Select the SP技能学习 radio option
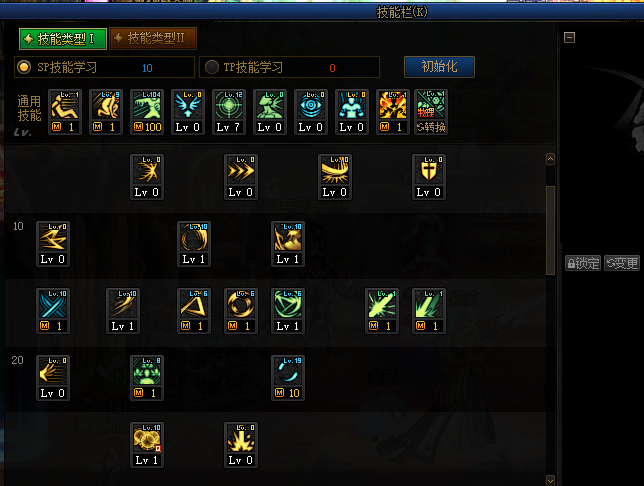The height and width of the screenshot is (486, 644). (25, 67)
